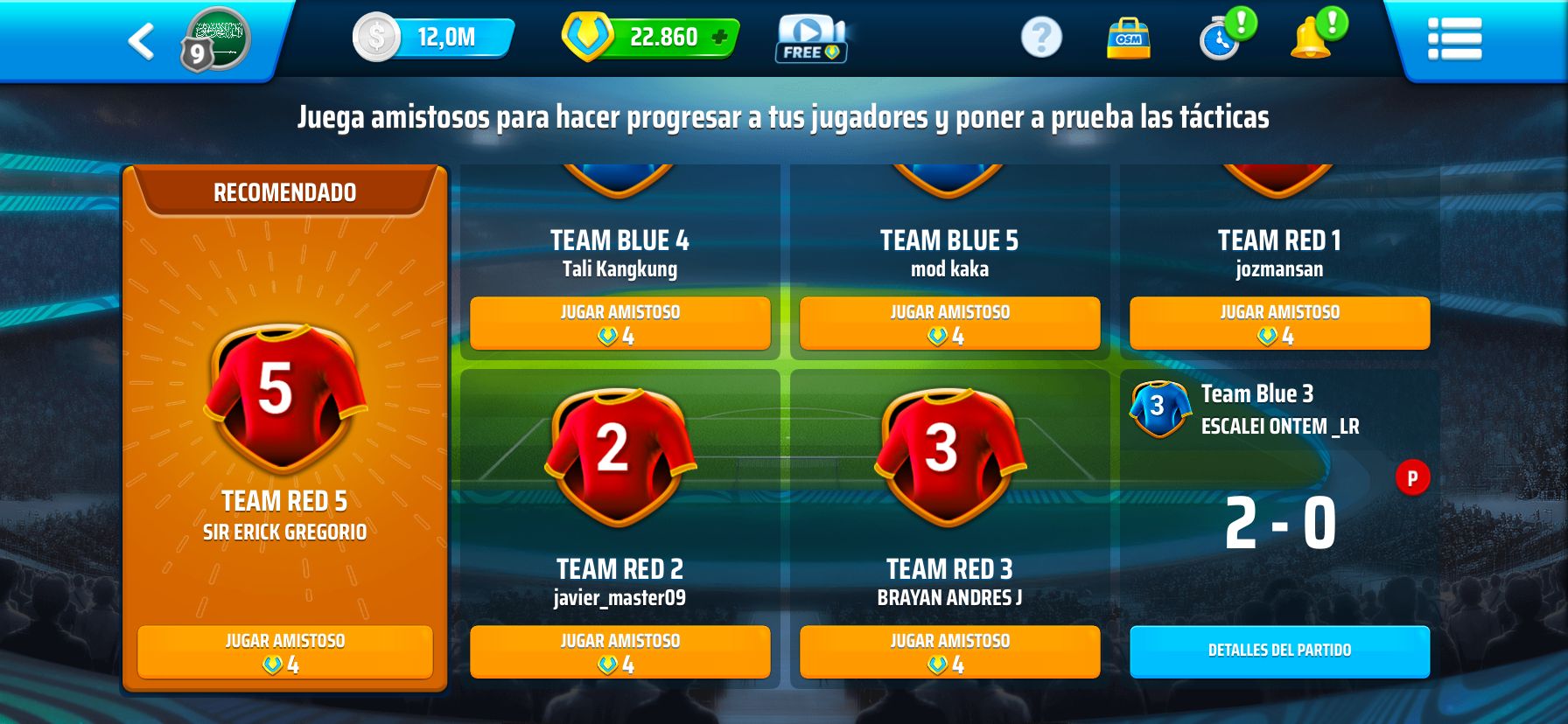This screenshot has width=1568, height=724.
Task: Play friendly against Team Red 3
Action: [x=949, y=652]
